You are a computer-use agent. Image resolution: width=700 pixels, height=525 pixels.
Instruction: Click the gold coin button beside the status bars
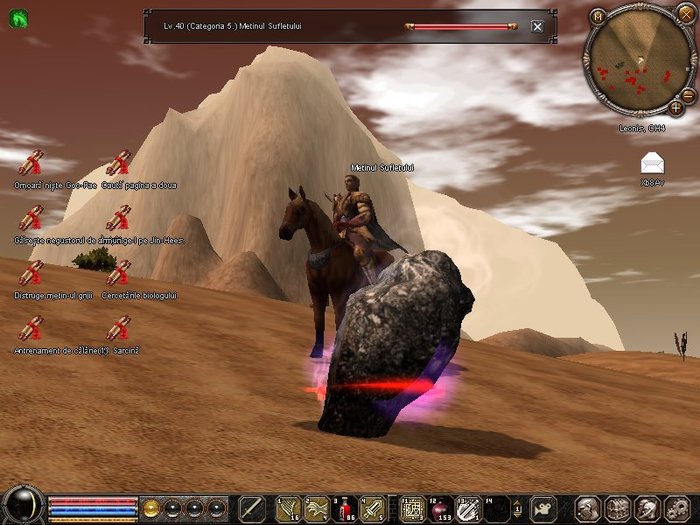152,506
